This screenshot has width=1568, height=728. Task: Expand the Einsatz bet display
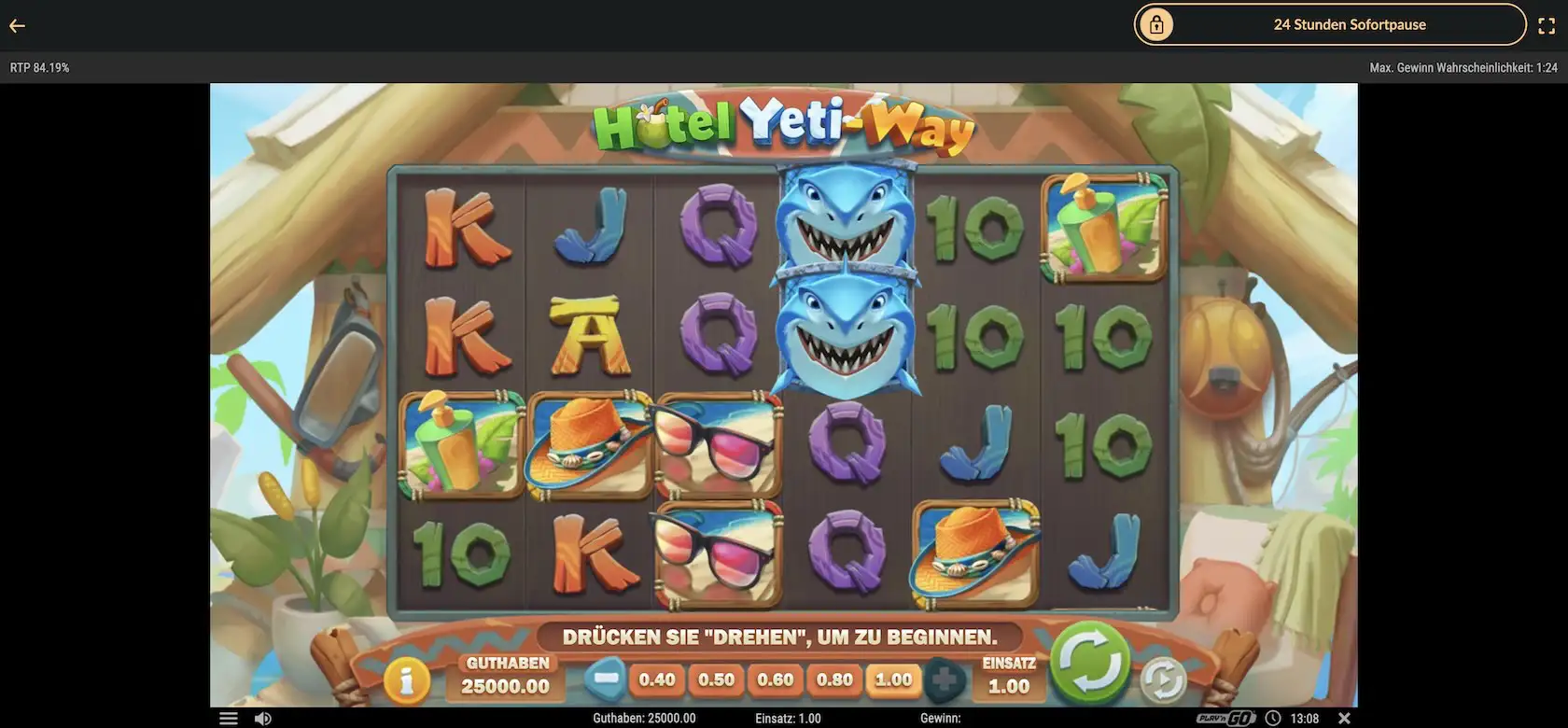point(1008,676)
